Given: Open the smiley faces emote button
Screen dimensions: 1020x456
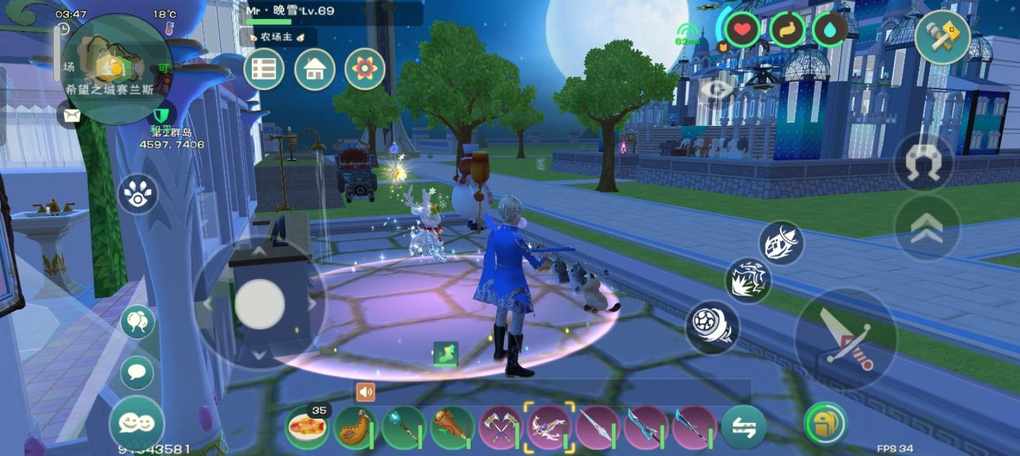Looking at the screenshot, I should [x=137, y=422].
